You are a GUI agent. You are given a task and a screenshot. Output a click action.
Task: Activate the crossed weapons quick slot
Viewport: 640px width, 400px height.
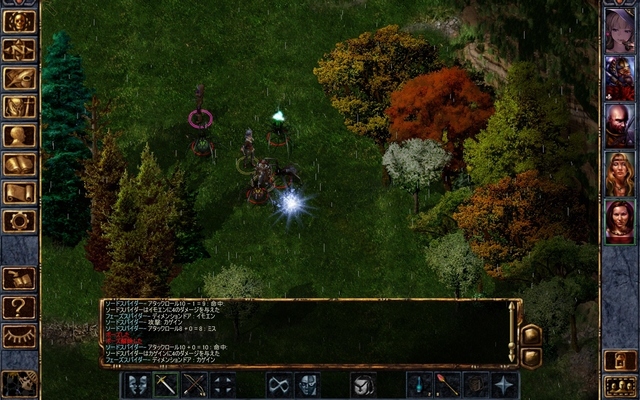pyautogui.click(x=194, y=384)
